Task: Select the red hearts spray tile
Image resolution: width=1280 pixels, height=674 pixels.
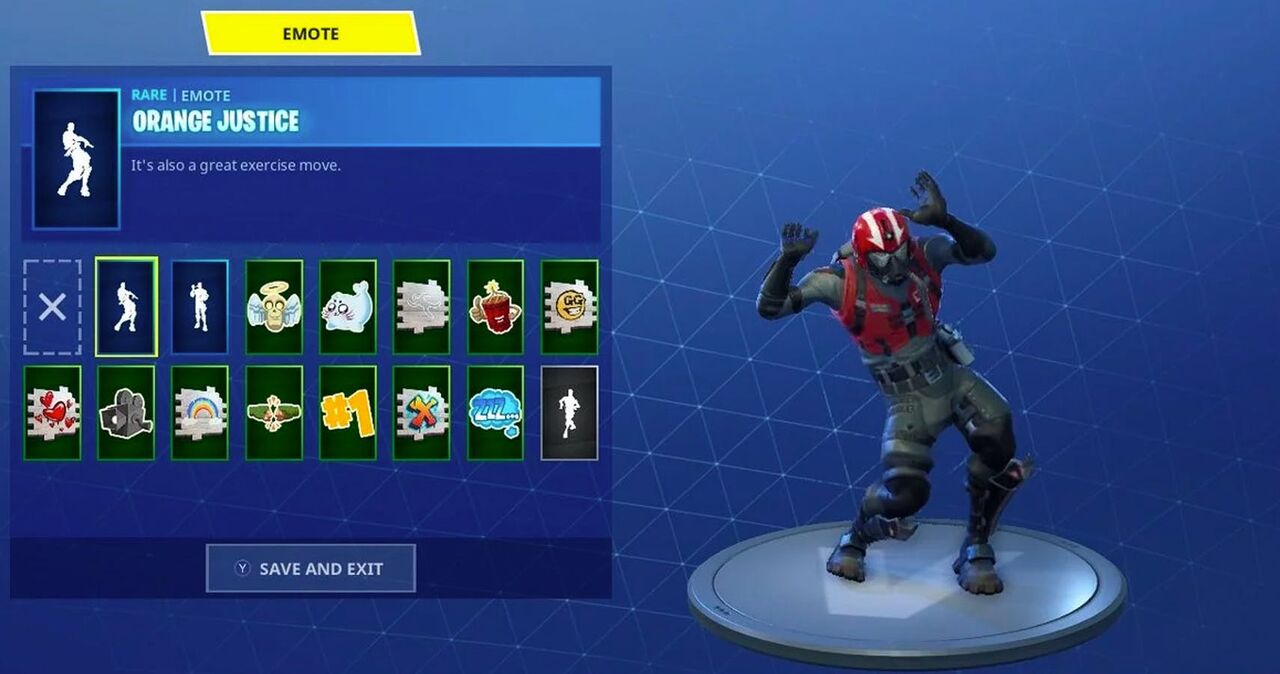Action: (52, 412)
